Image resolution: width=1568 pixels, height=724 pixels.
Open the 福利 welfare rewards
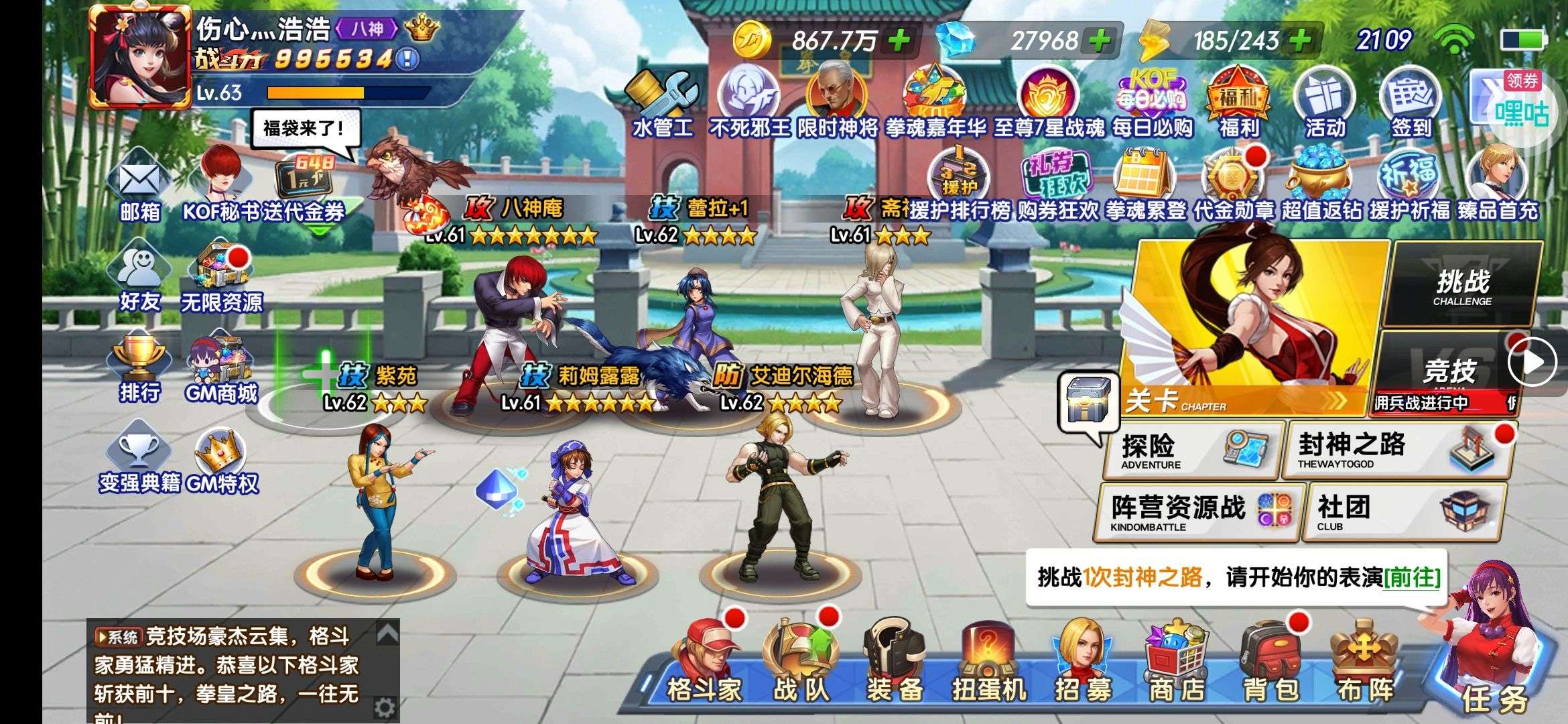1238,104
